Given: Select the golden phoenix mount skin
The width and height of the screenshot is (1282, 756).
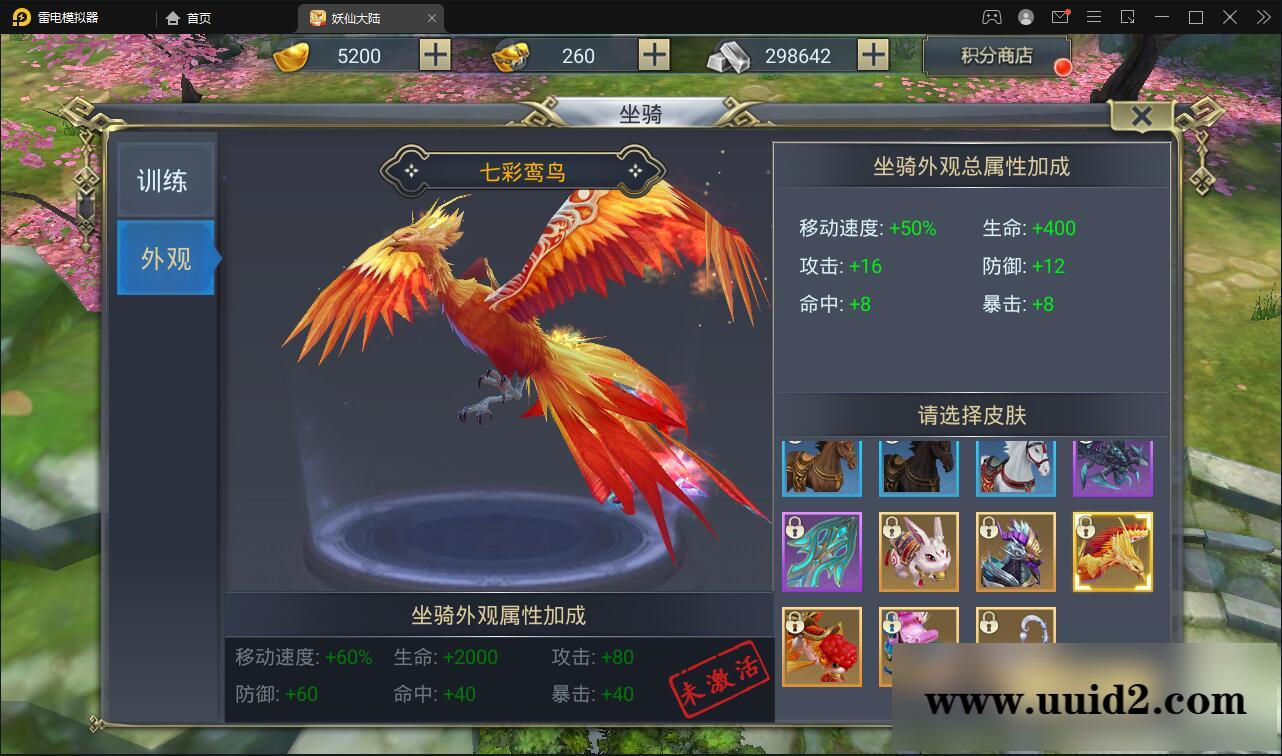Looking at the screenshot, I should click(1113, 551).
